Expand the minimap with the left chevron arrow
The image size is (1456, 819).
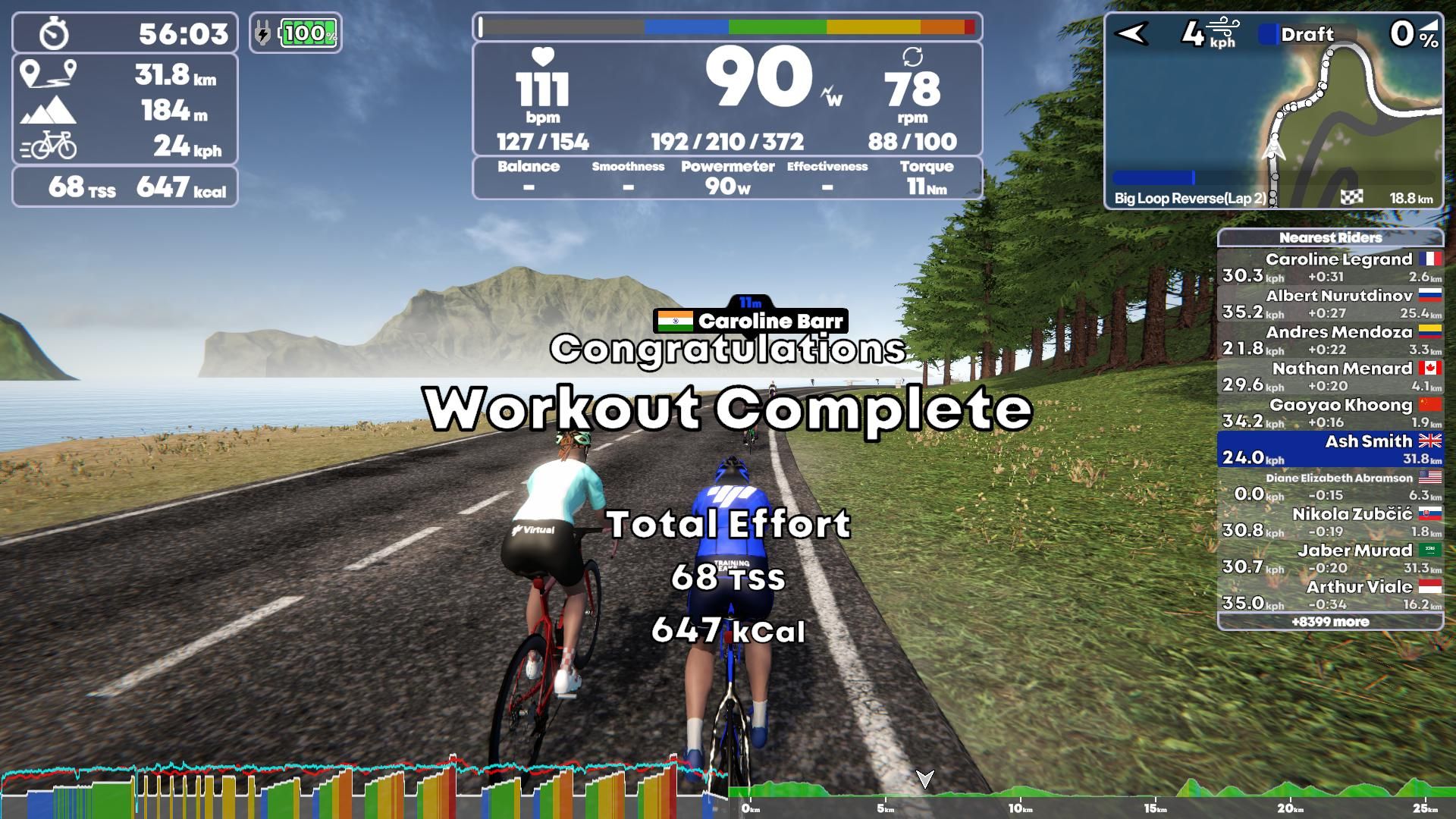[1131, 32]
